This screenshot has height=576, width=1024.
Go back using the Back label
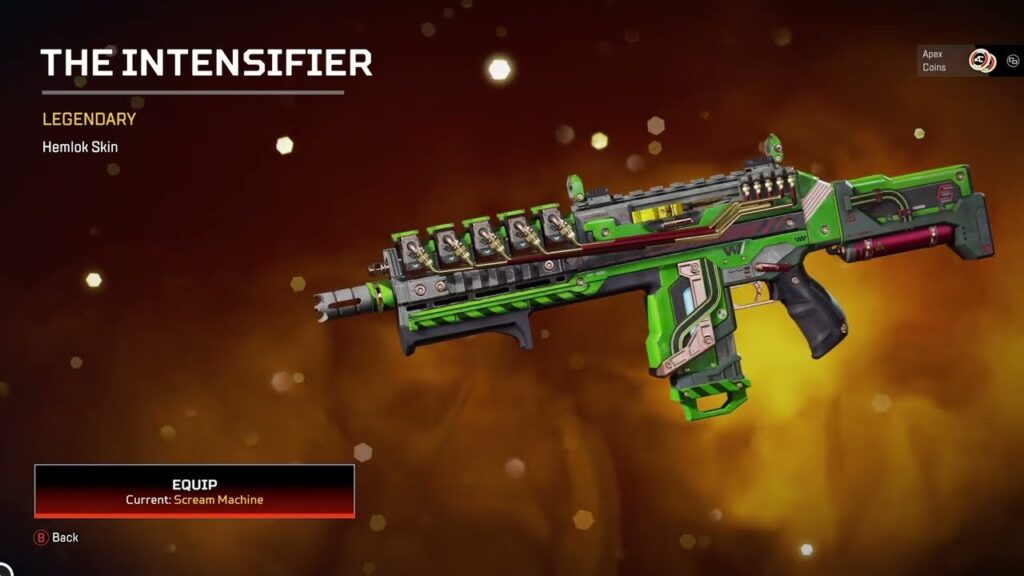tap(65, 538)
